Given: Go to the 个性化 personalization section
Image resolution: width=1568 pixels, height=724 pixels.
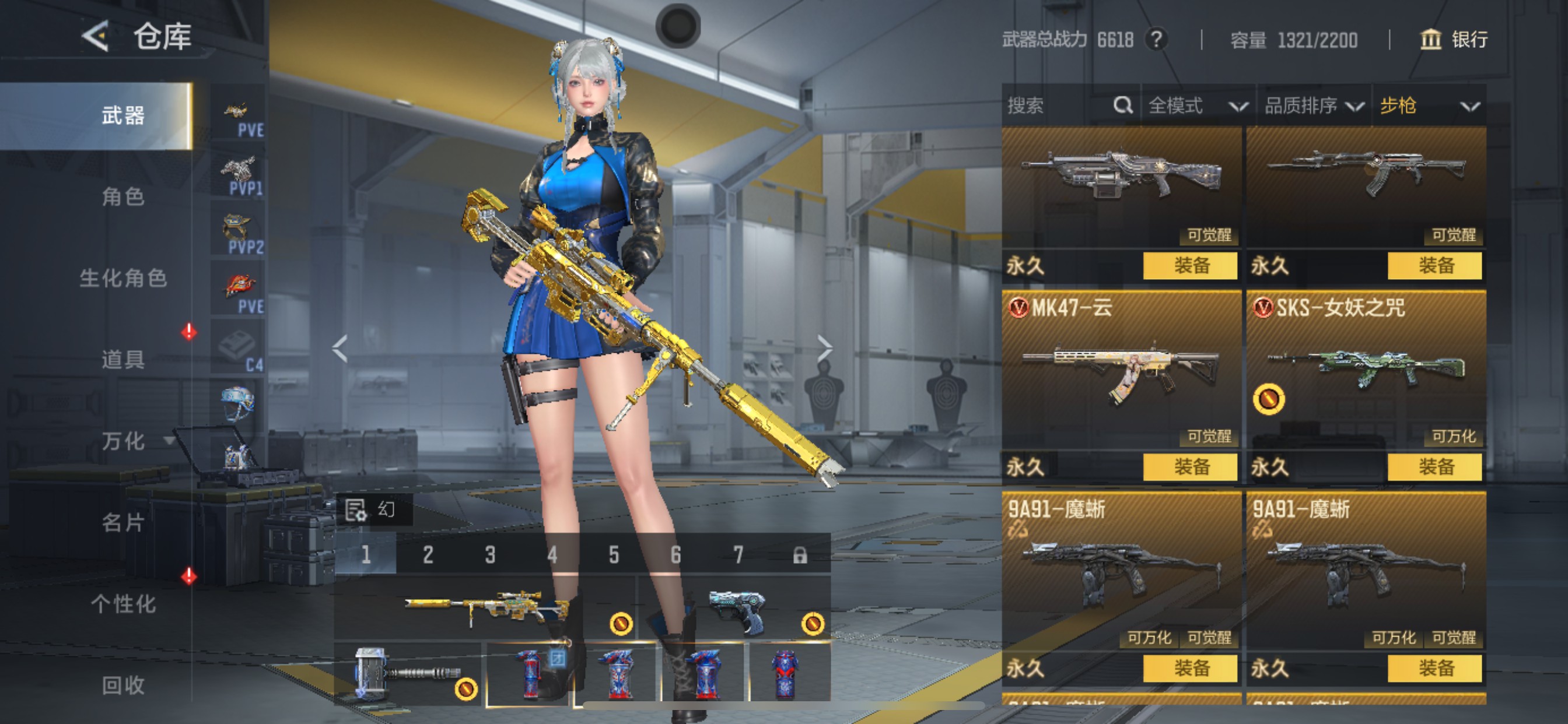Looking at the screenshot, I should click(123, 603).
